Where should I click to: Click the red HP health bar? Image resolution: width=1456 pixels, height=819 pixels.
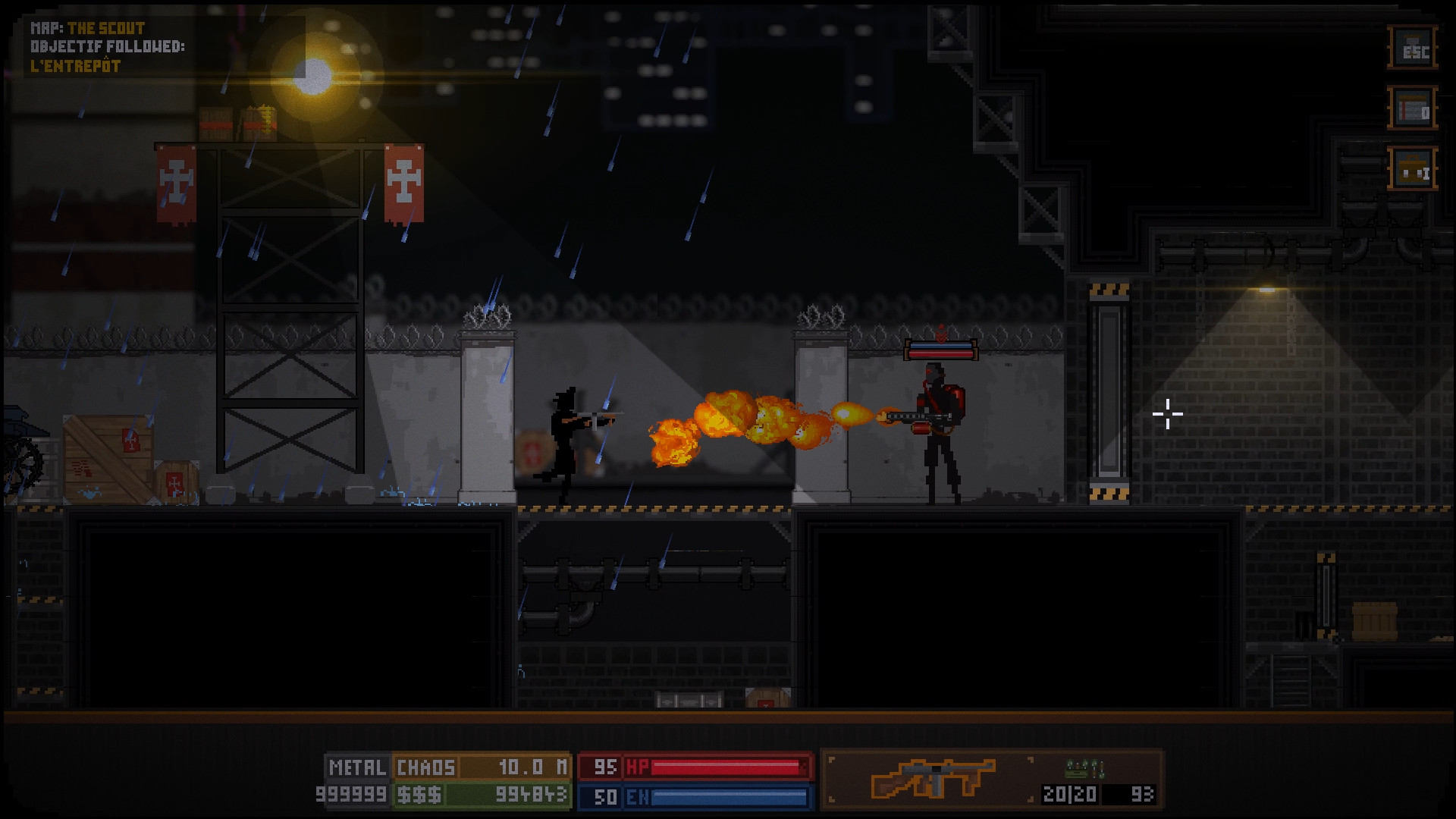coord(728,768)
